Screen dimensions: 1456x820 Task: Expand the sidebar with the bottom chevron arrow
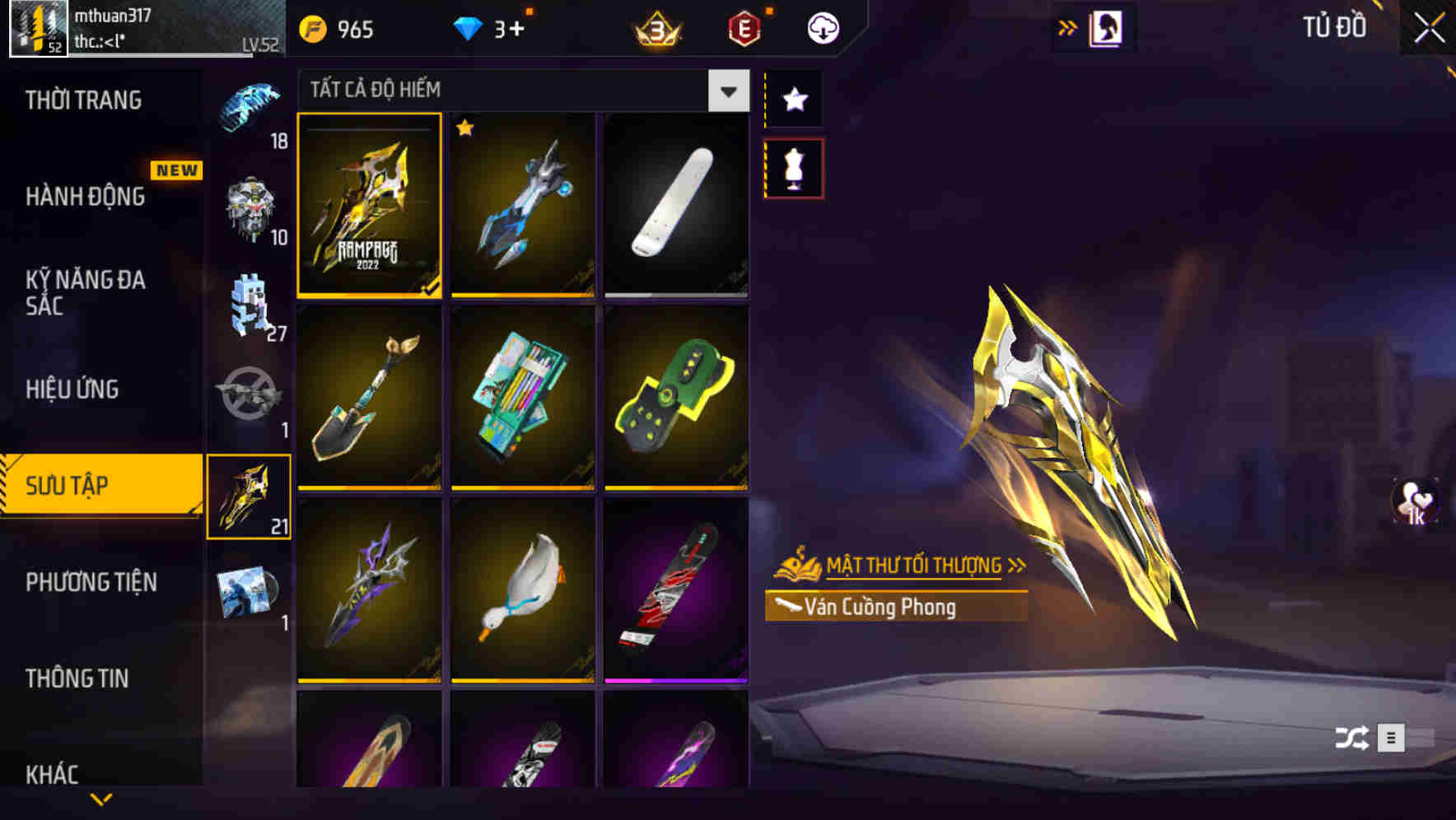tap(101, 799)
